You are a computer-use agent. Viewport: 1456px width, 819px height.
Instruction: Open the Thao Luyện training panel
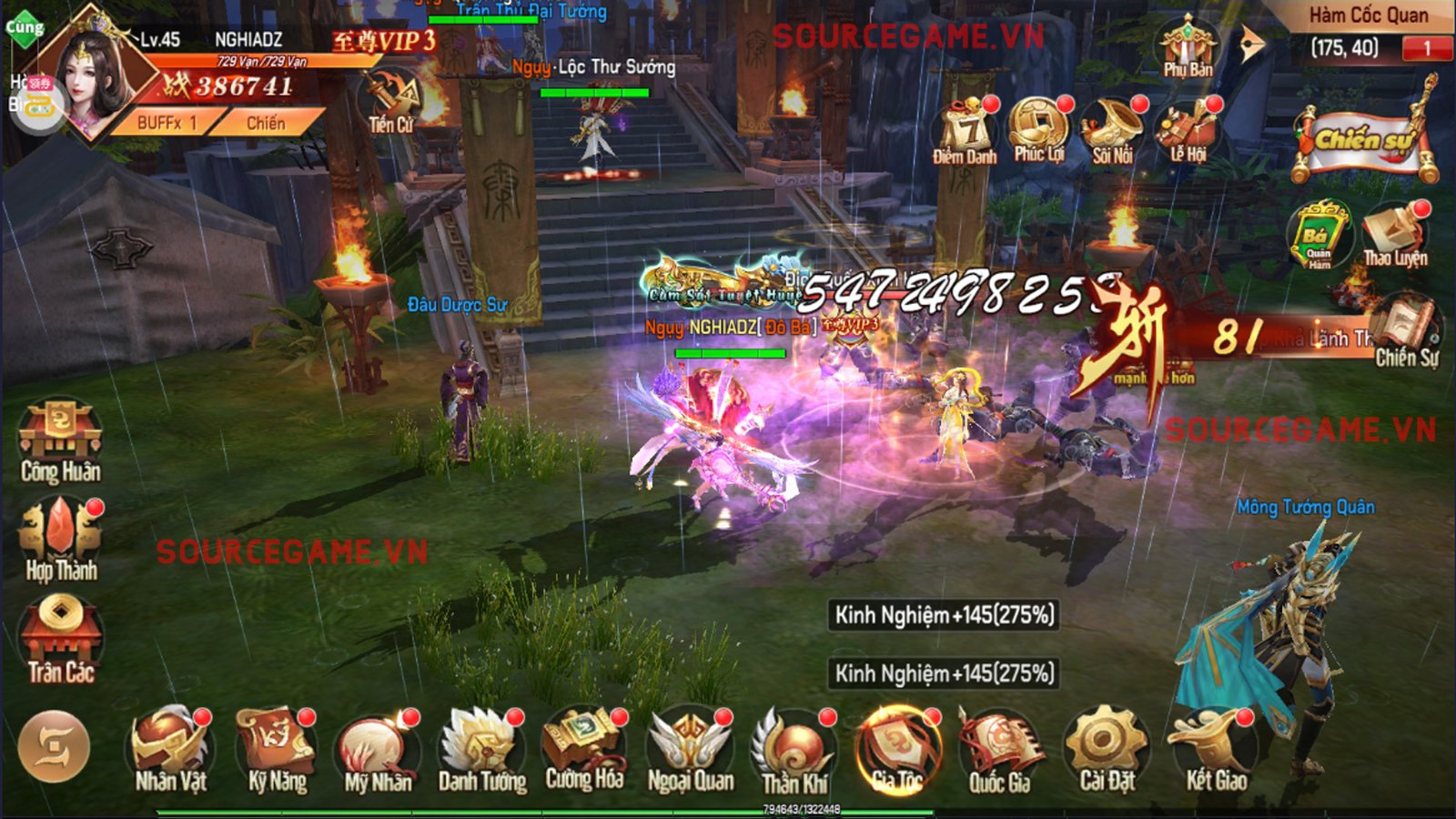1394,235
